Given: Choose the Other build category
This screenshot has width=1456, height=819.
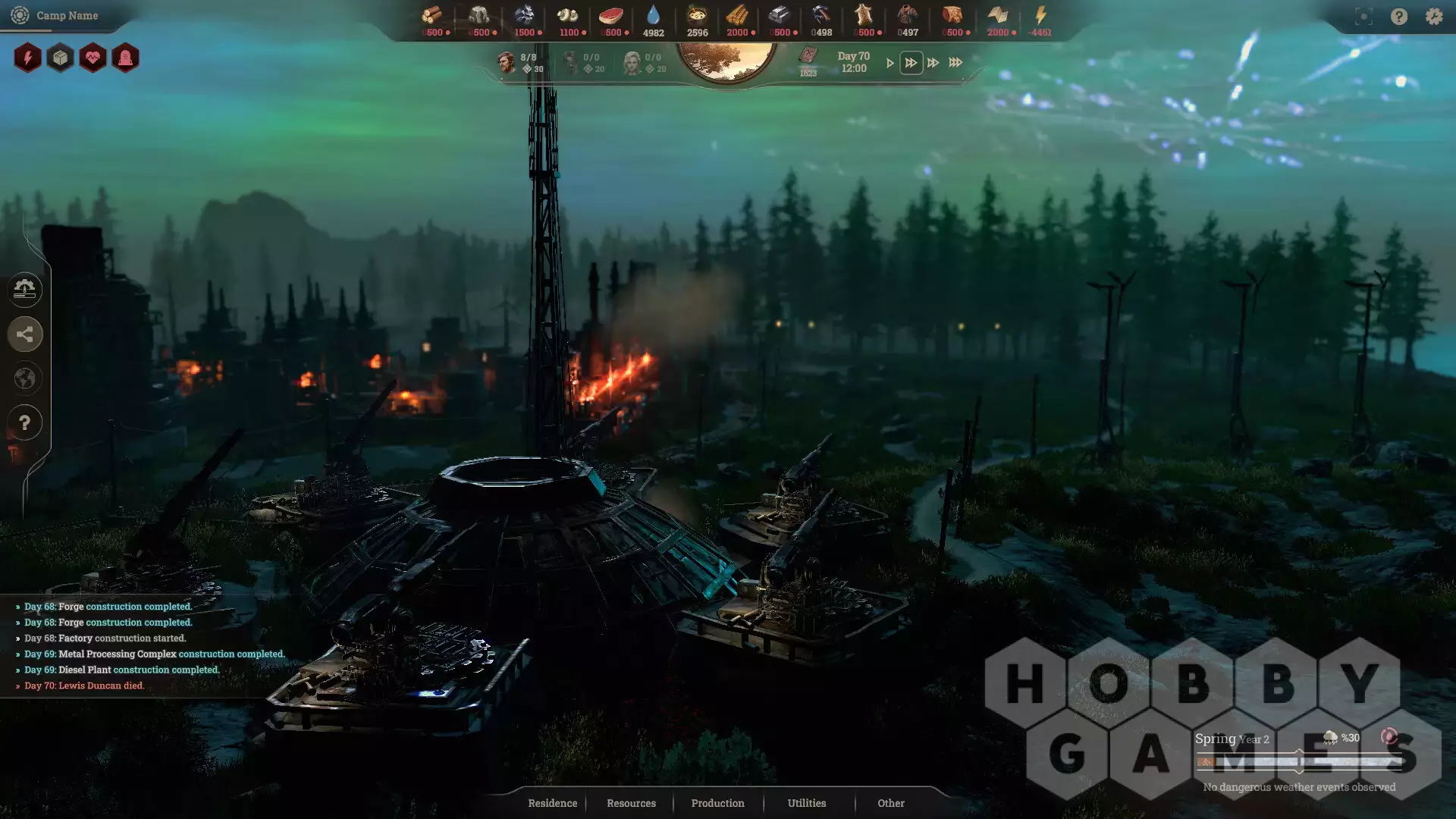Looking at the screenshot, I should pos(891,803).
